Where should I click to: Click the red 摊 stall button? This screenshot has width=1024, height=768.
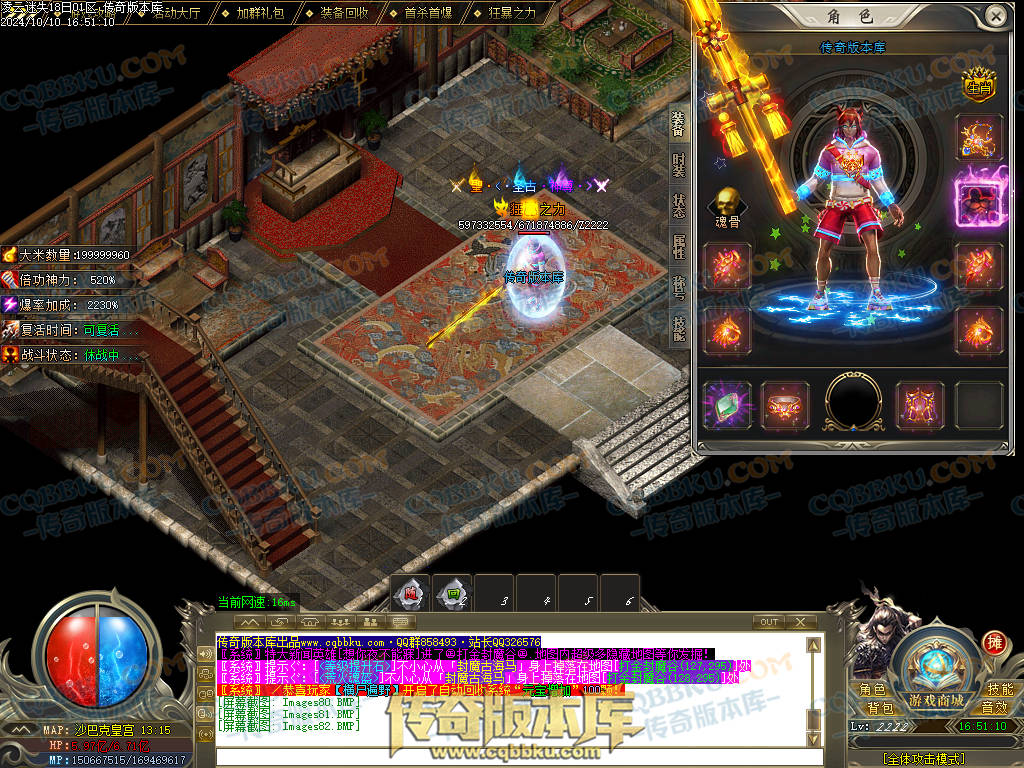(994, 641)
